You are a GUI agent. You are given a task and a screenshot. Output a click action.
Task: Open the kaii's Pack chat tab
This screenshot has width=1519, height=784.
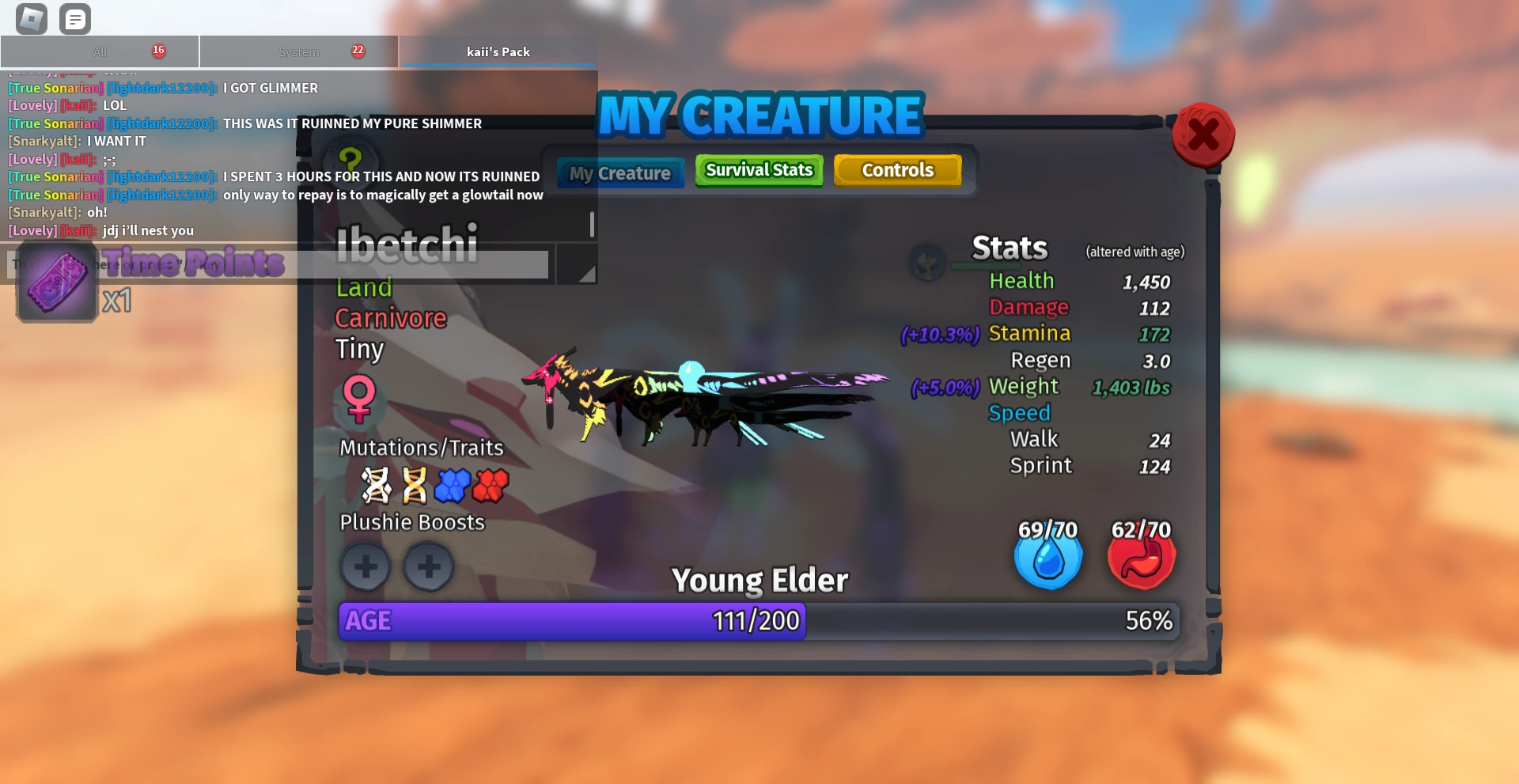497,51
